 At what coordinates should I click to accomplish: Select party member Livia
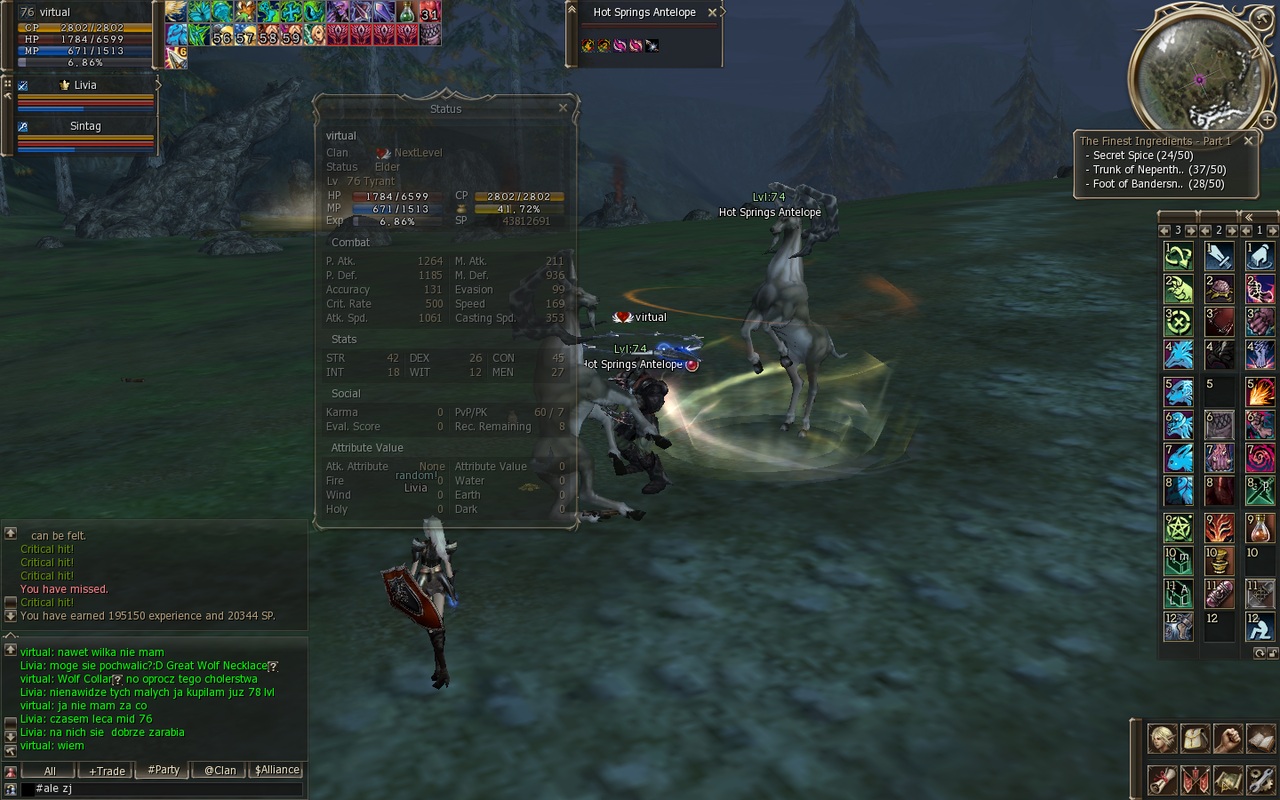pyautogui.click(x=85, y=86)
